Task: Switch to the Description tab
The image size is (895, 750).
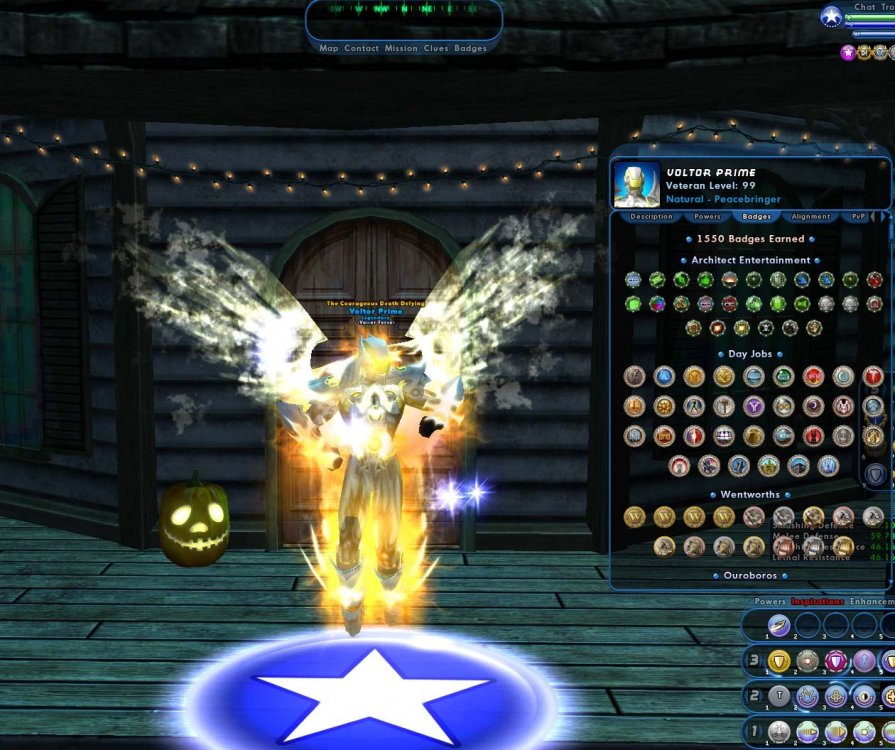Action: [x=651, y=216]
